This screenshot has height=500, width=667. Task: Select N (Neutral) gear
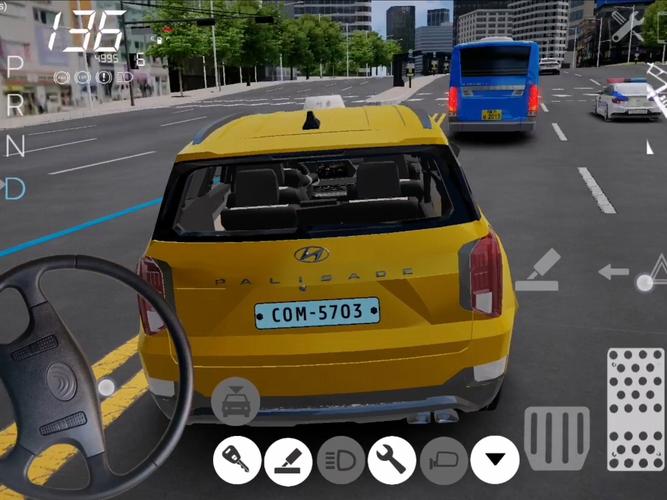pyautogui.click(x=14, y=146)
